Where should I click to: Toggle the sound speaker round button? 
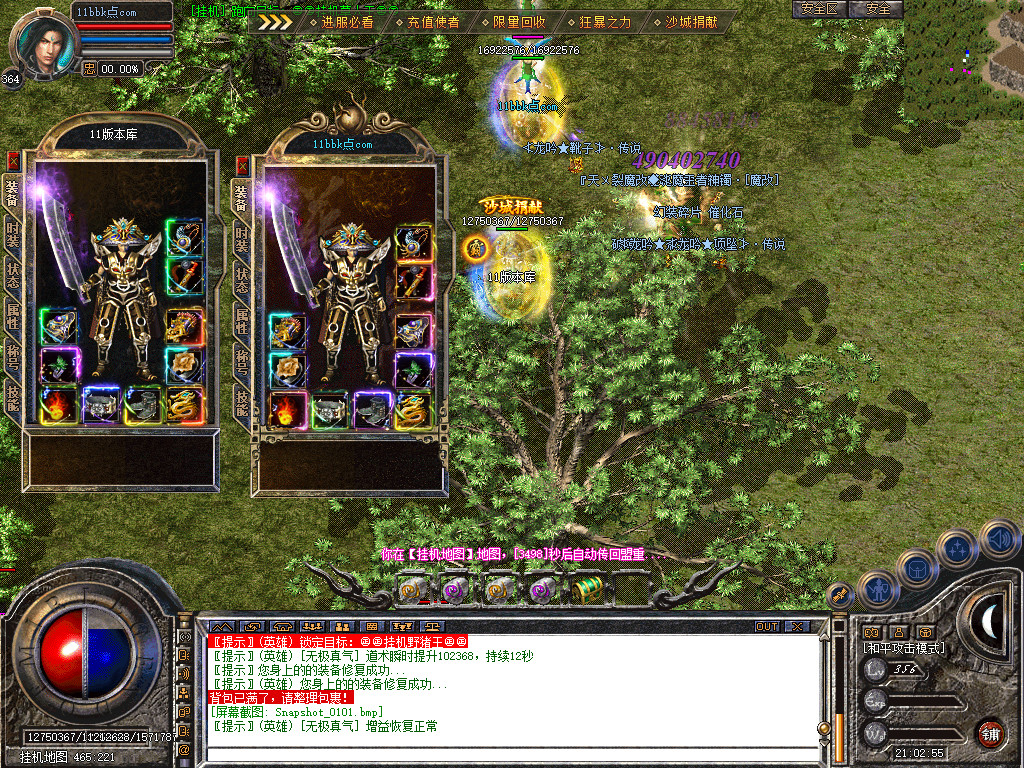coord(999,539)
